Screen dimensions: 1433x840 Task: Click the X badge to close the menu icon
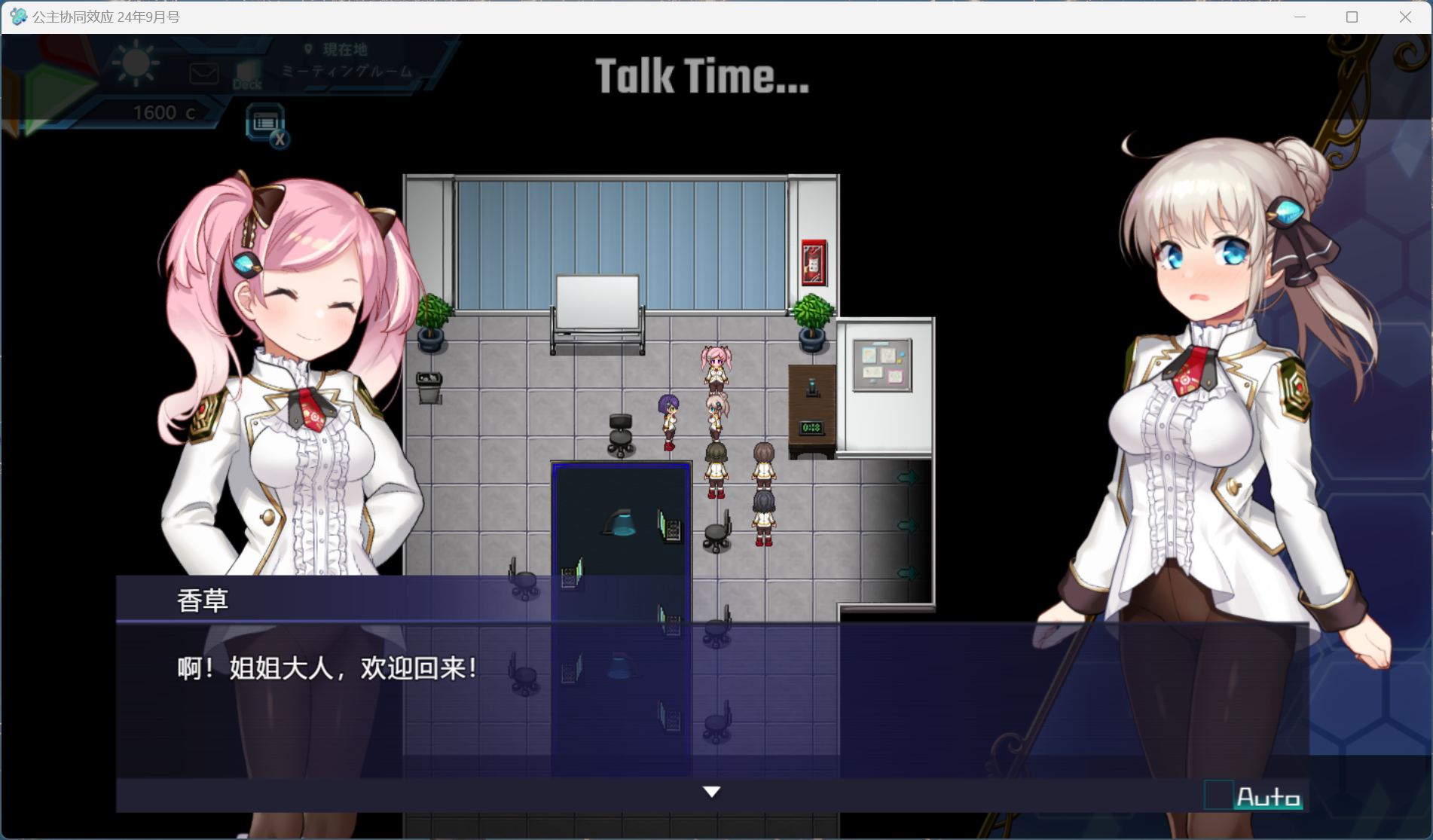(280, 139)
